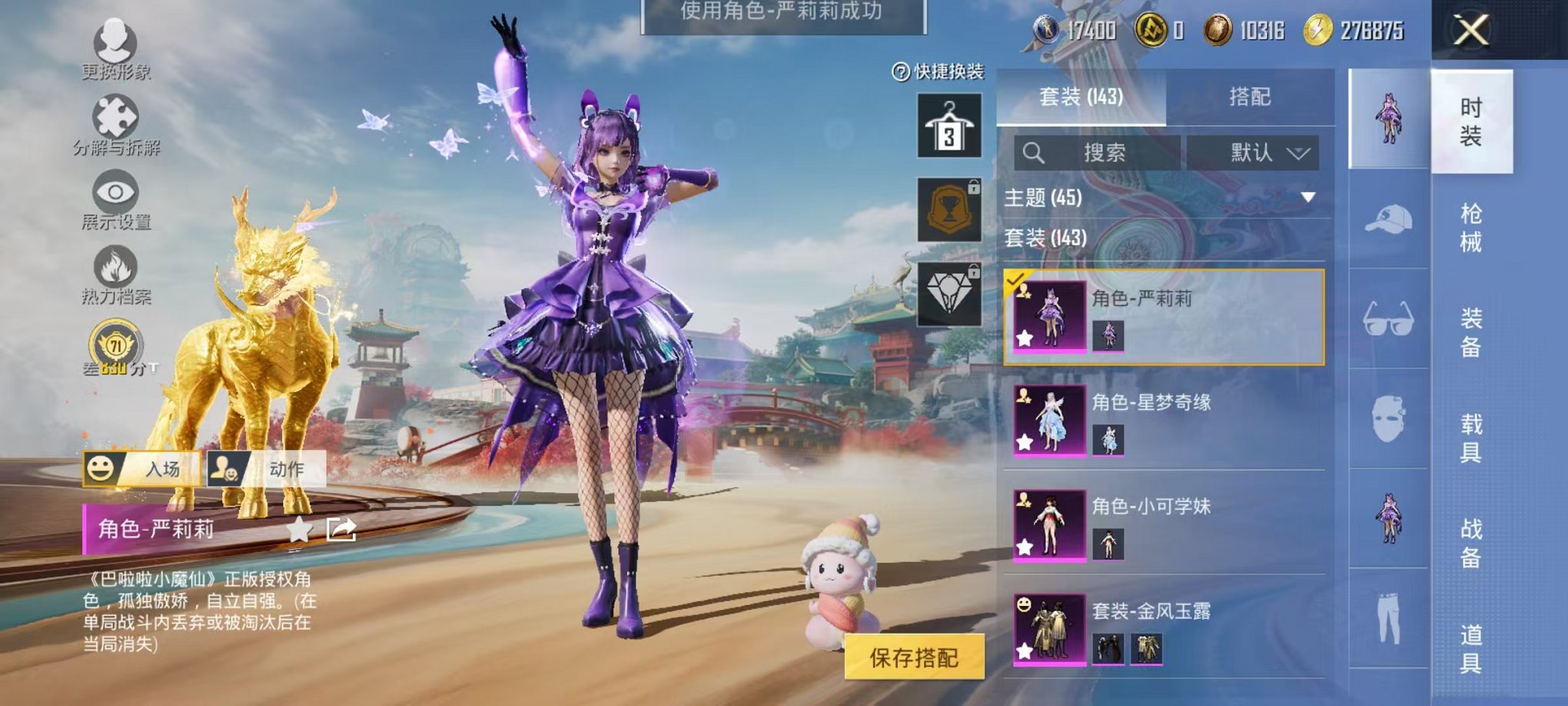Collapse the 主题 (45) section
Screen dimensions: 1568x706
1307,196
